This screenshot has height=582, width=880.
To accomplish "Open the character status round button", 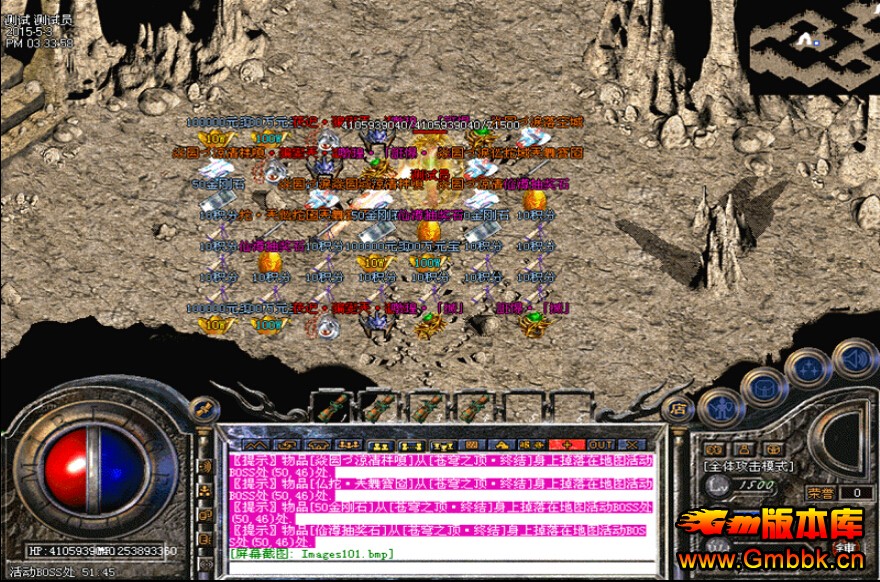I will point(720,407).
